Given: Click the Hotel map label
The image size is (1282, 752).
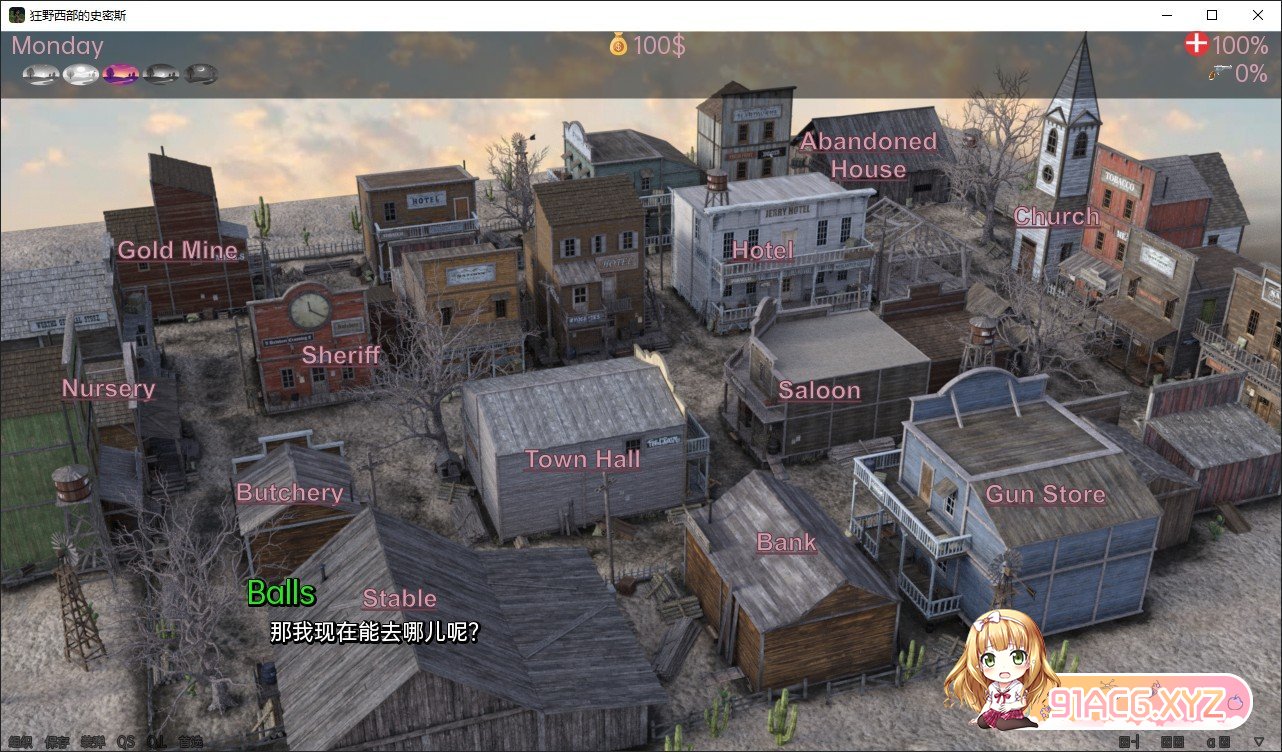Looking at the screenshot, I should (762, 251).
